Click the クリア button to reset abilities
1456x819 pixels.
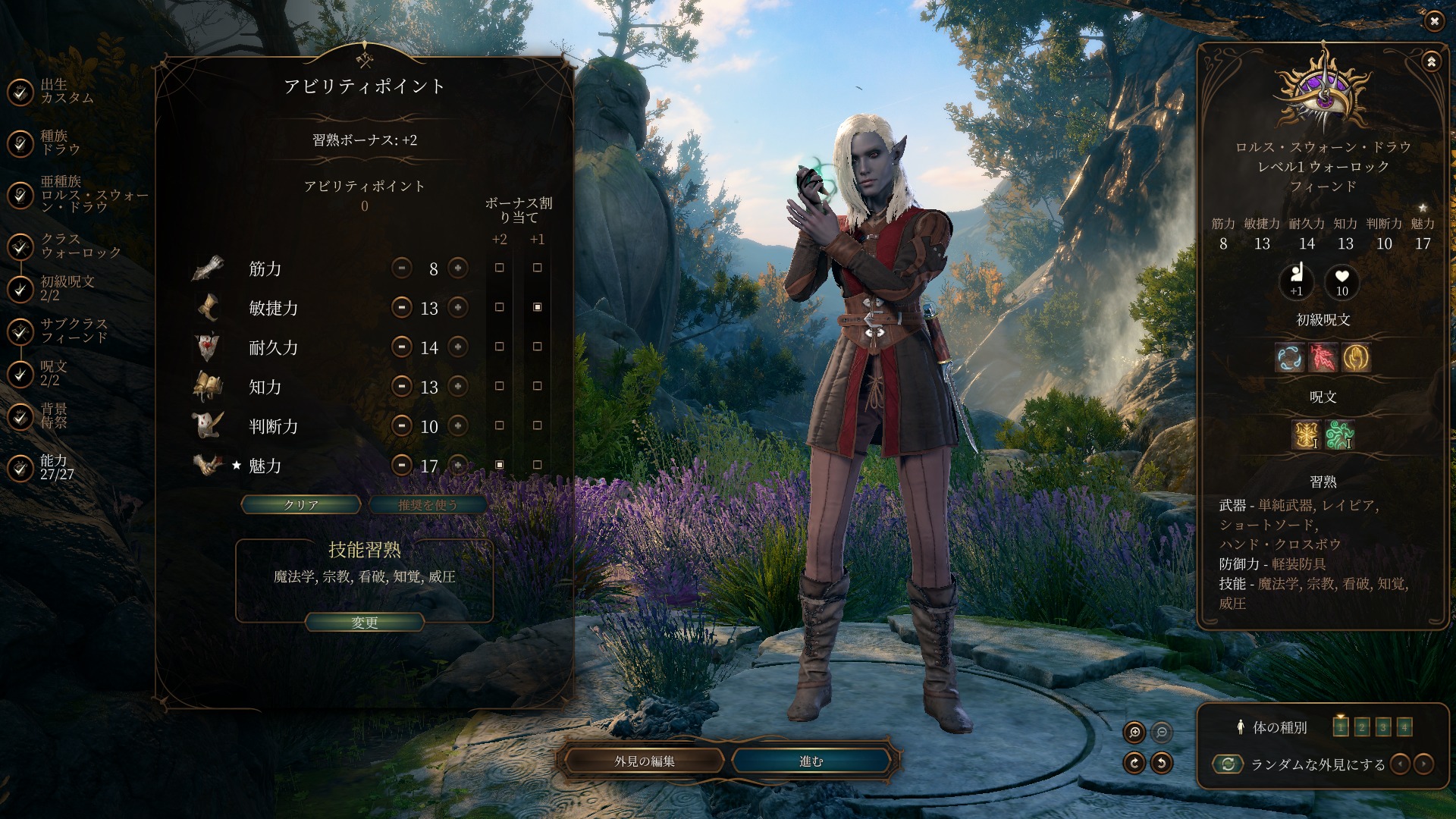pyautogui.click(x=301, y=505)
